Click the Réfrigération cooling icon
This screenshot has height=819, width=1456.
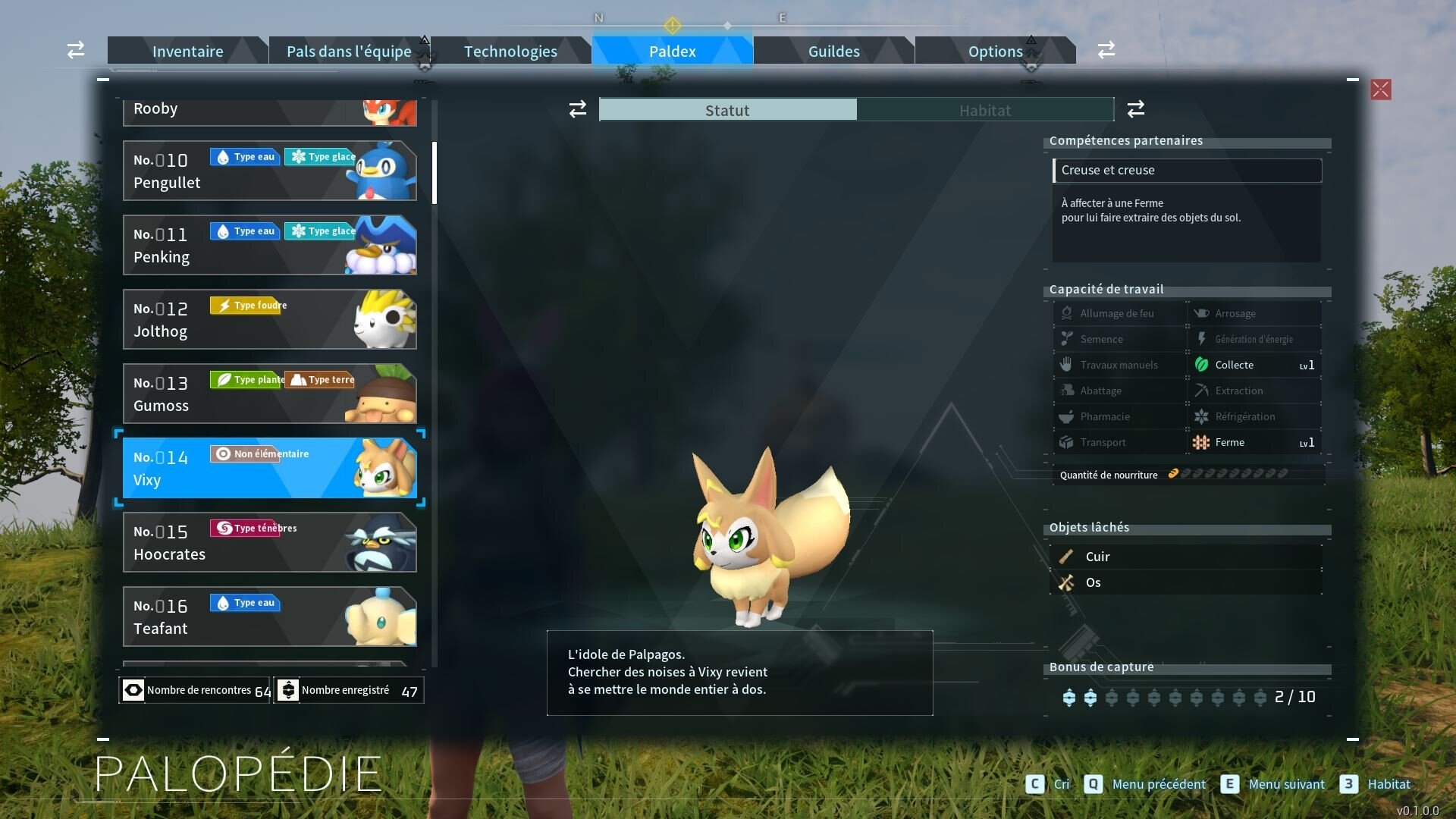click(x=1203, y=416)
